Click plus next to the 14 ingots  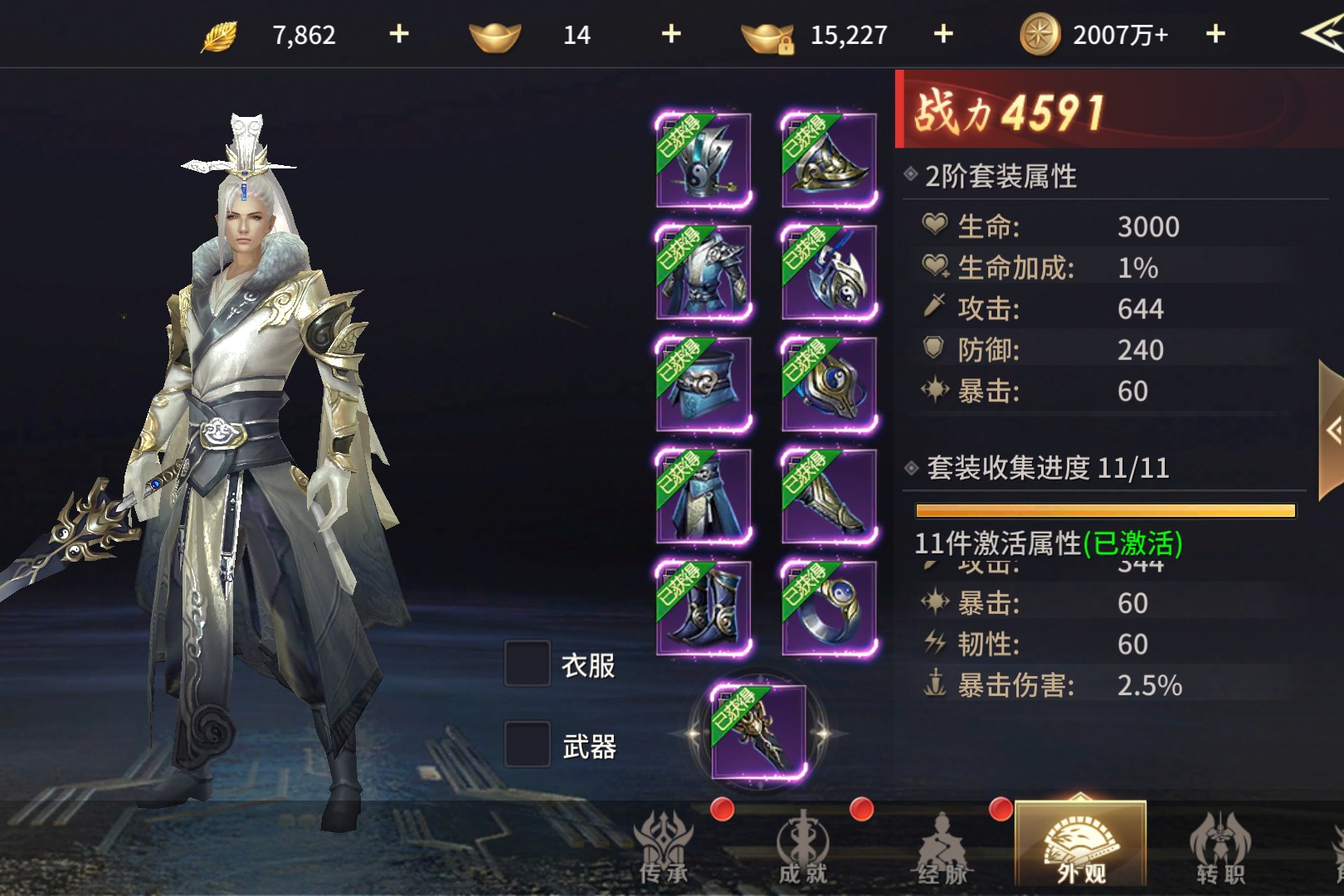pyautogui.click(x=671, y=34)
